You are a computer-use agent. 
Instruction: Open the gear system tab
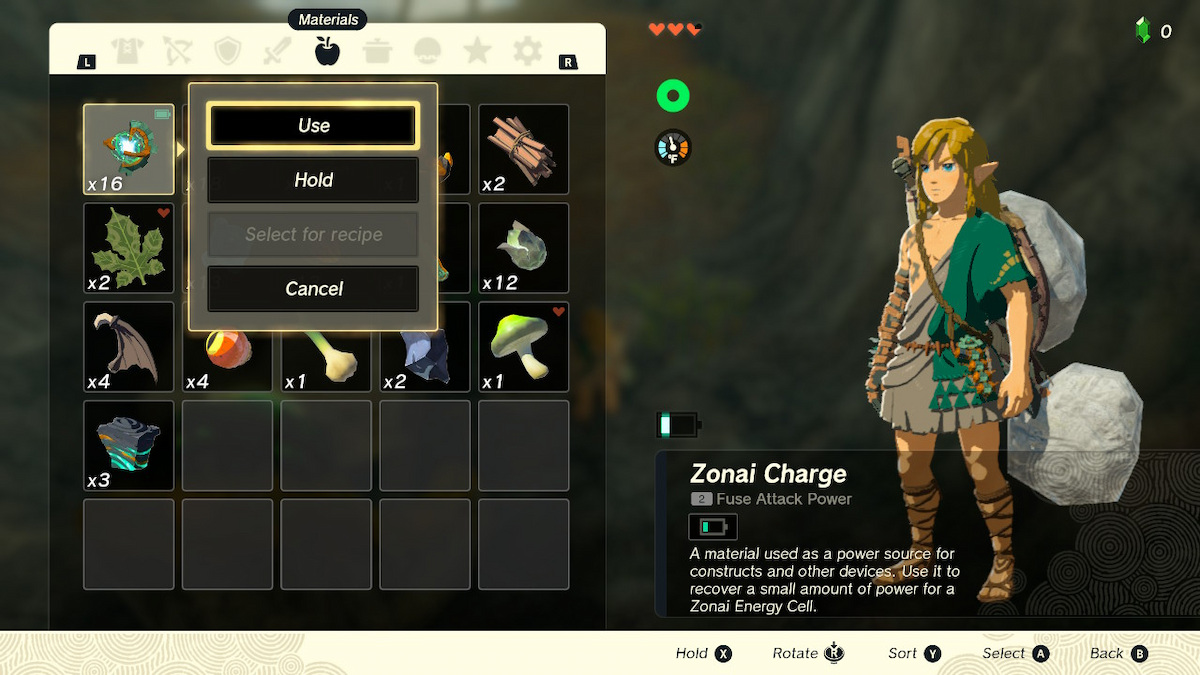tap(527, 52)
